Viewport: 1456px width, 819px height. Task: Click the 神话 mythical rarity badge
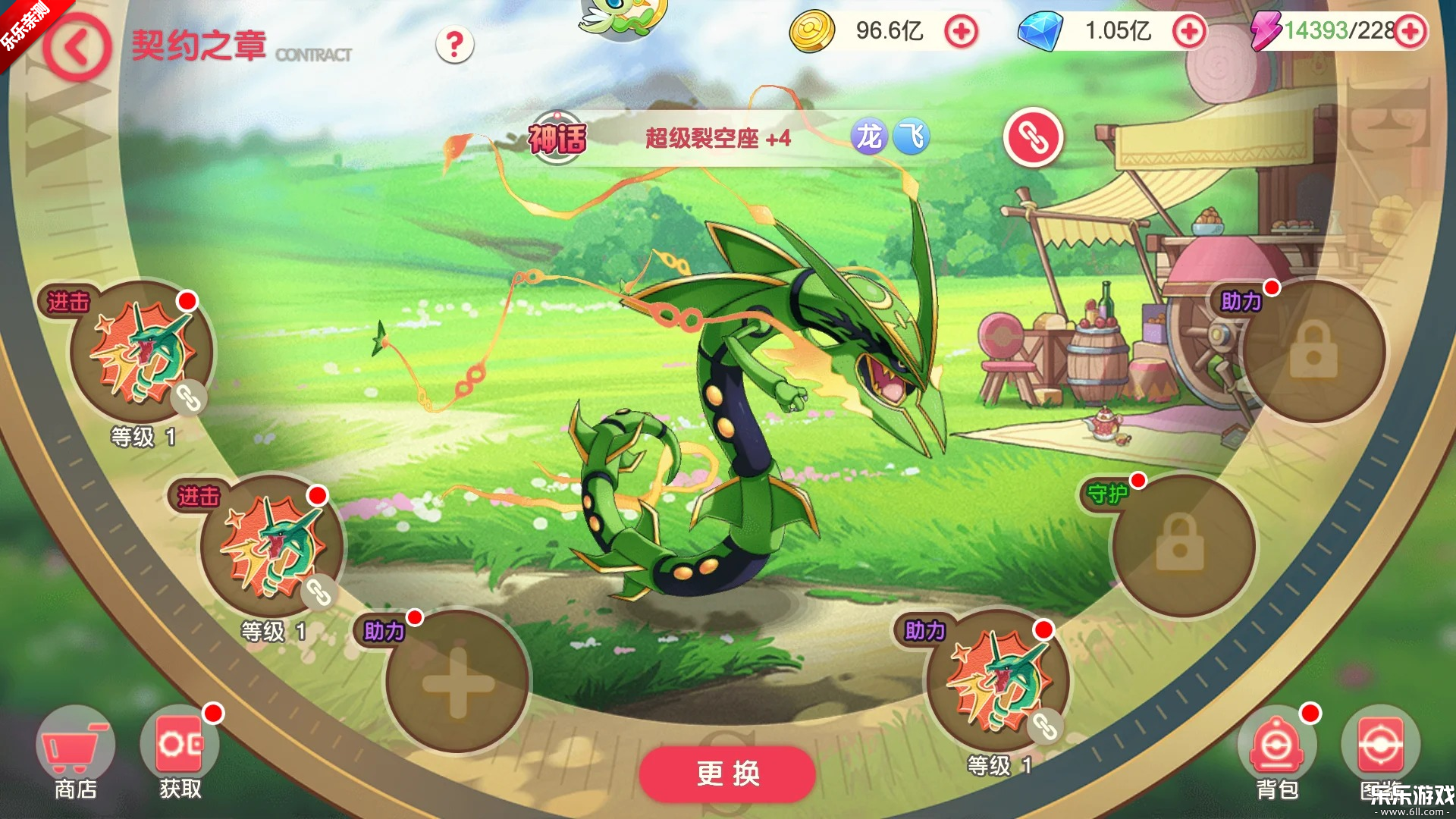(557, 137)
